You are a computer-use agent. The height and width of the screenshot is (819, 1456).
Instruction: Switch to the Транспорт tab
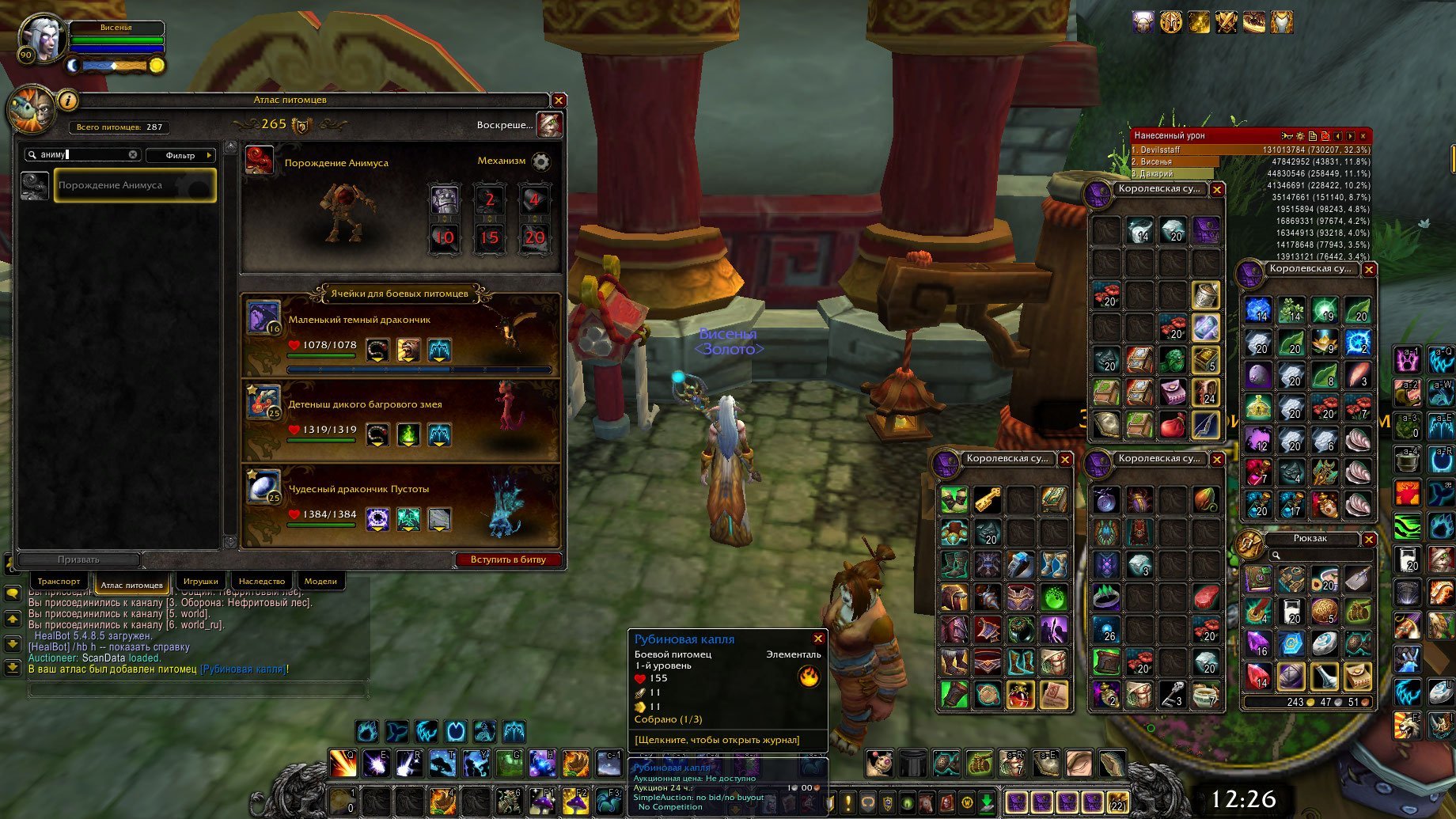tap(59, 582)
